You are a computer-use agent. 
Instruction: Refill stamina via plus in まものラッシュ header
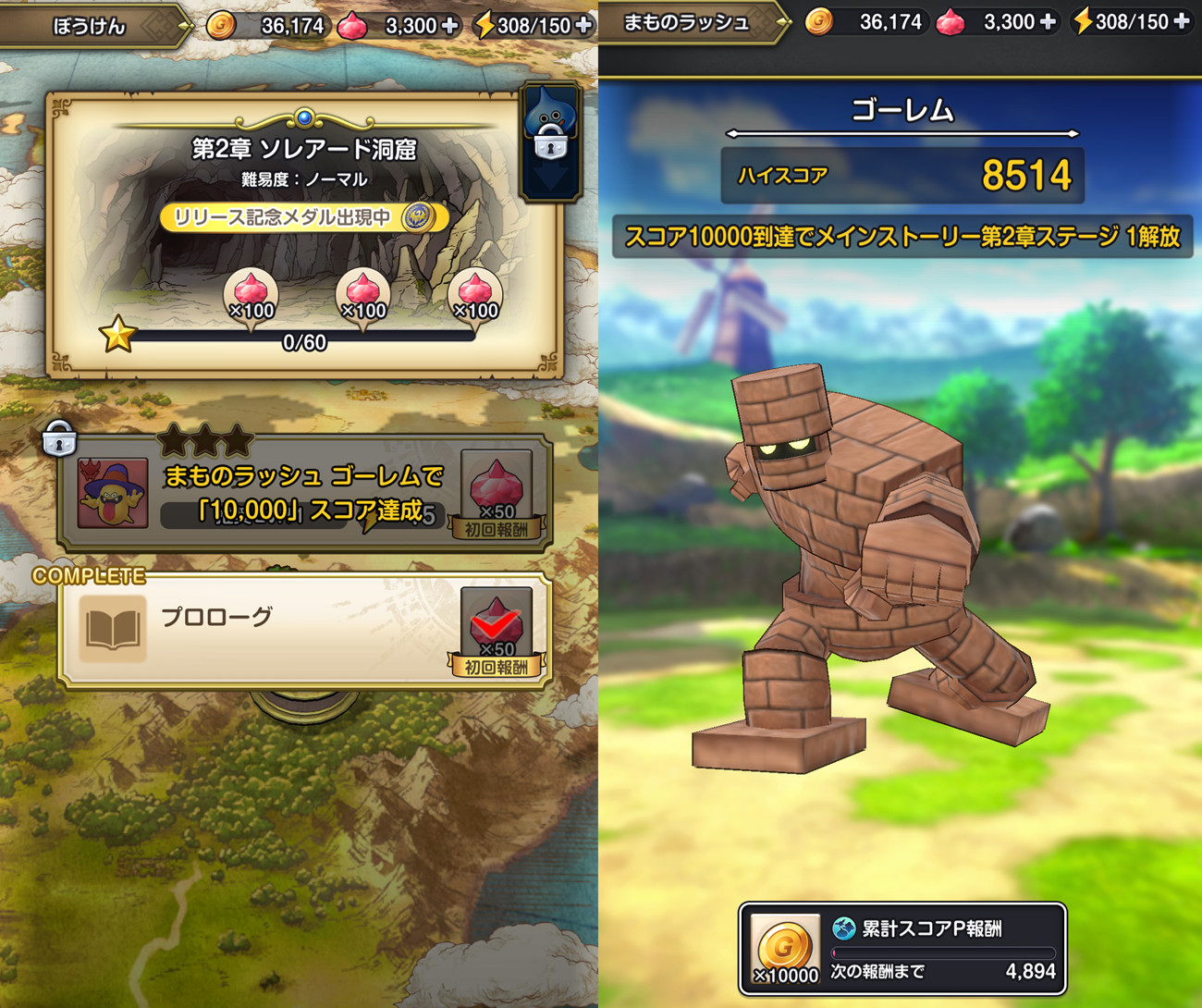[1182, 22]
